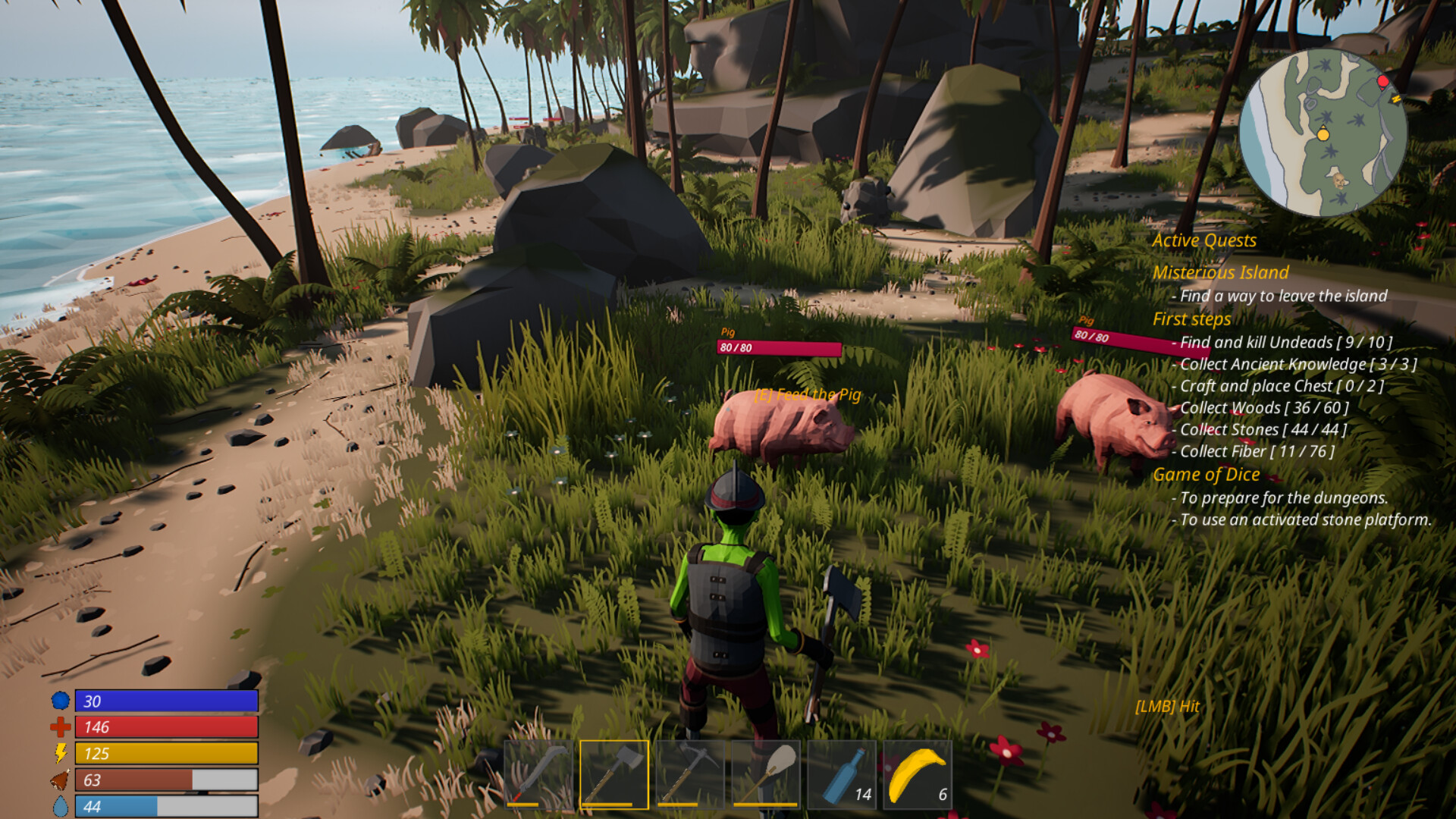Select the Misterious Island quest title

coord(1220,272)
